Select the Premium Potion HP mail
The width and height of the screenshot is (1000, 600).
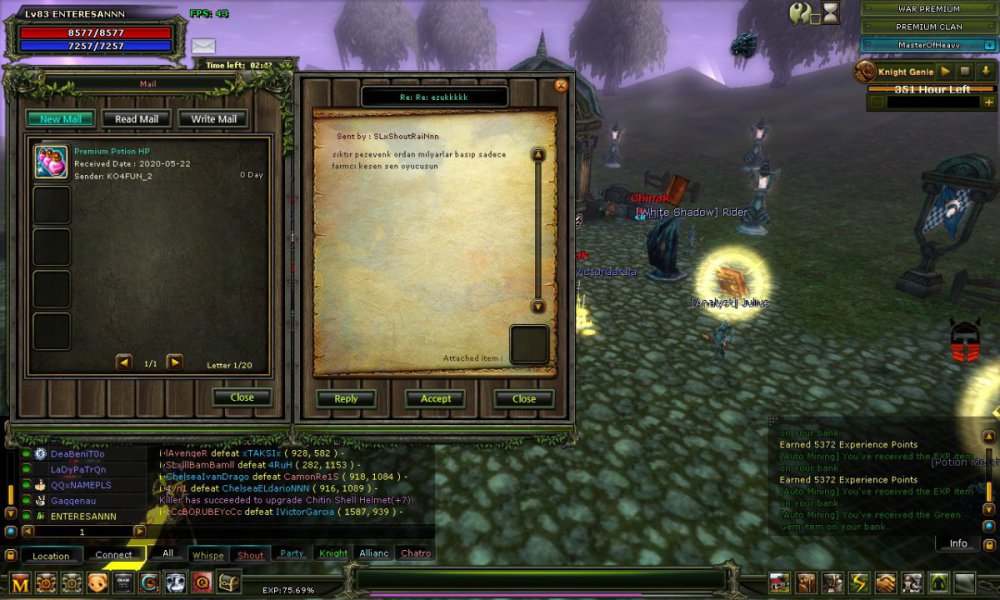(x=150, y=163)
